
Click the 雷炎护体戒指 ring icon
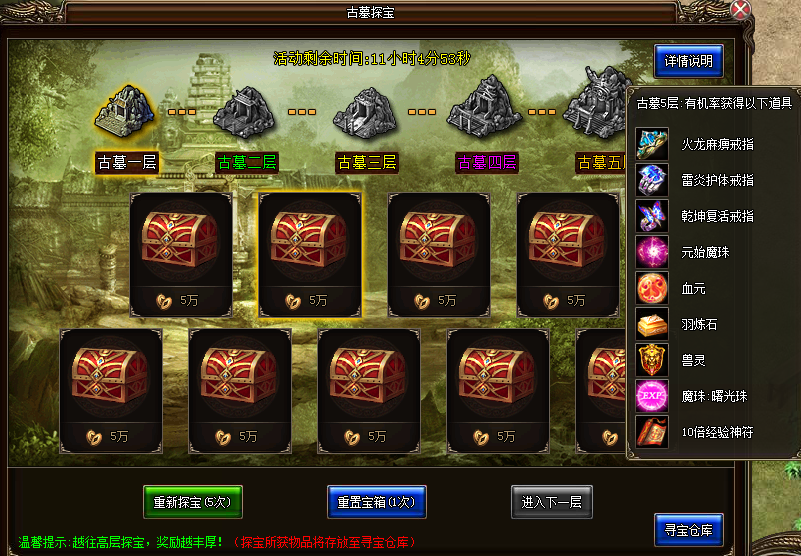[652, 180]
